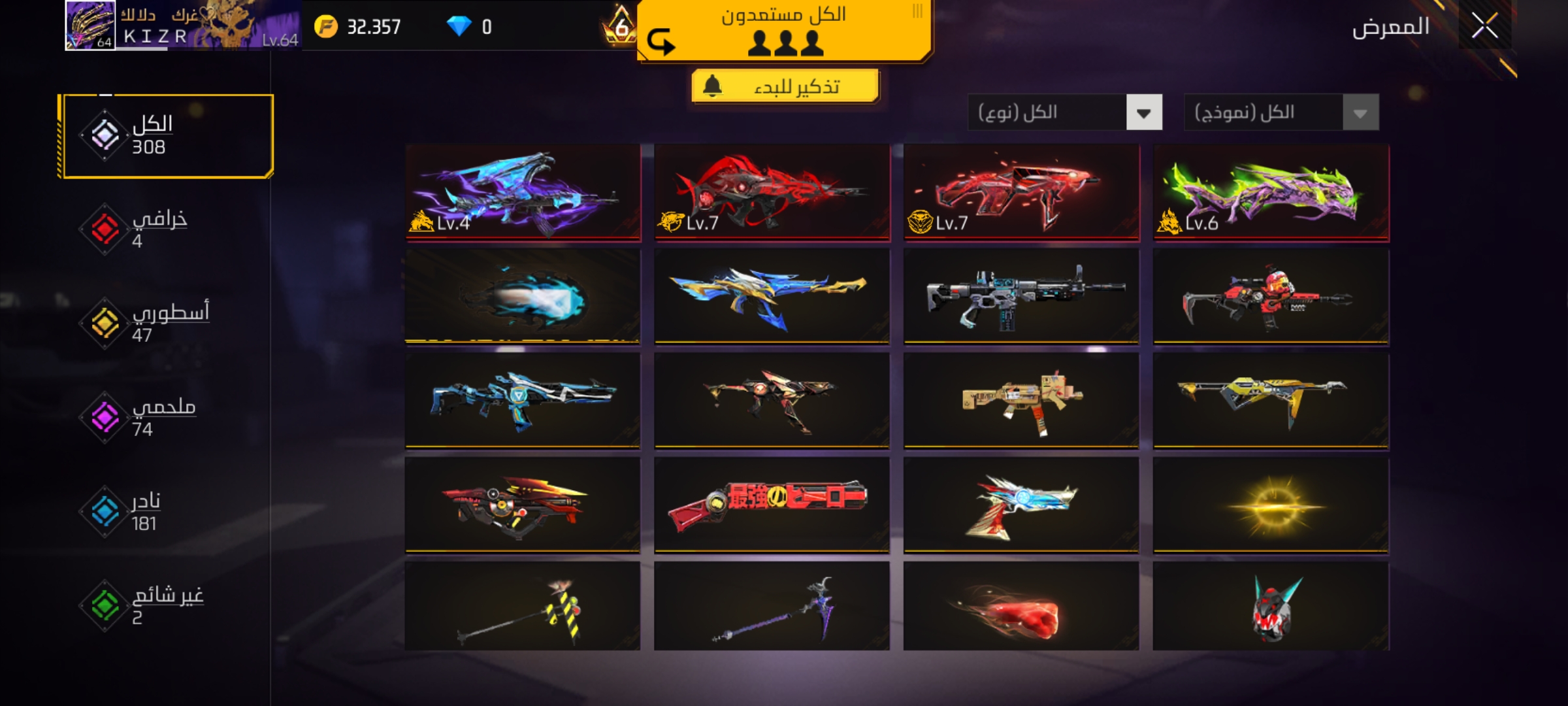Switch to the خرافي category
The height and width of the screenshot is (706, 1568).
coord(159,229)
